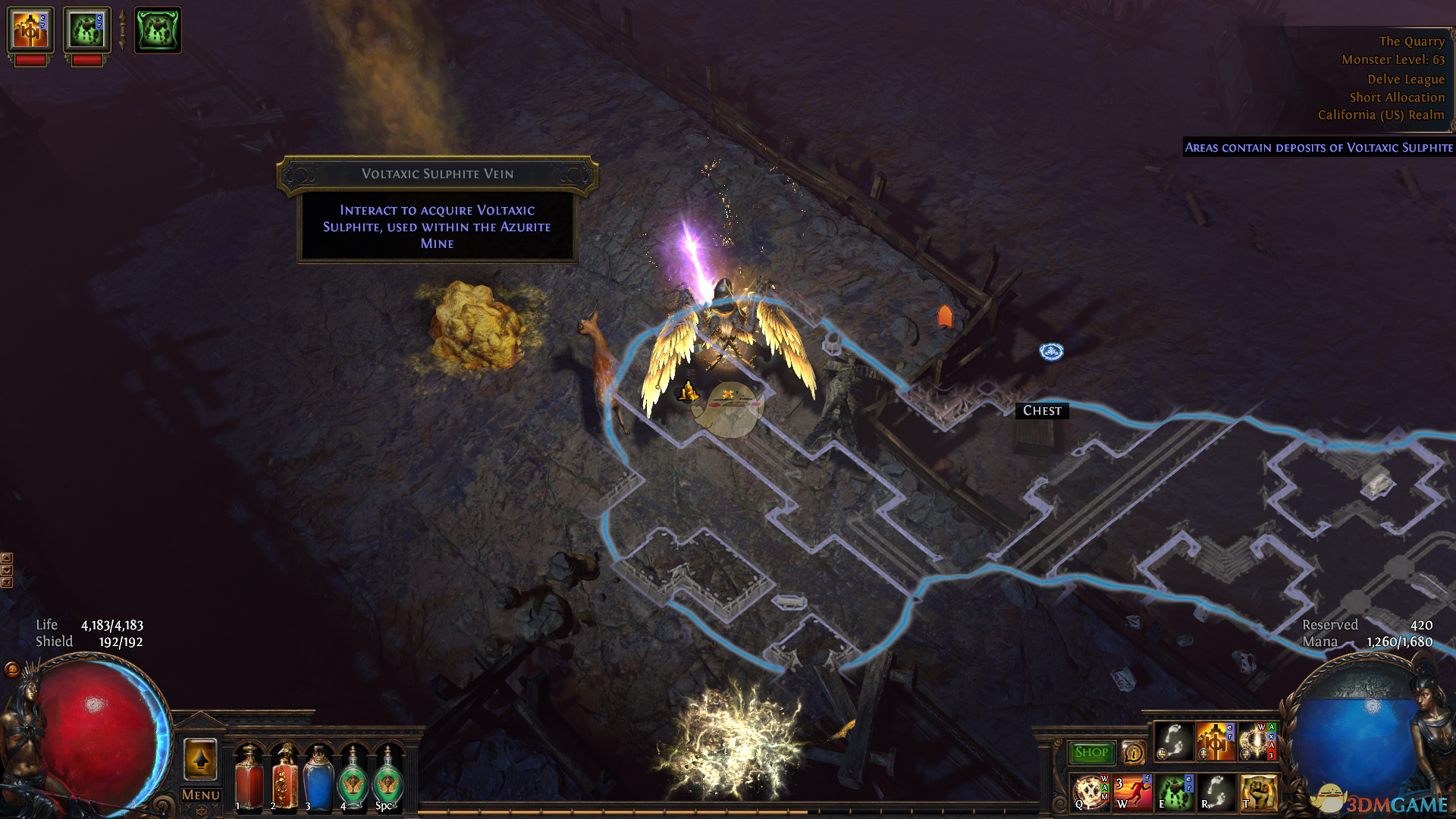Activate the Q skill with the glowing sigil

(x=1090, y=792)
